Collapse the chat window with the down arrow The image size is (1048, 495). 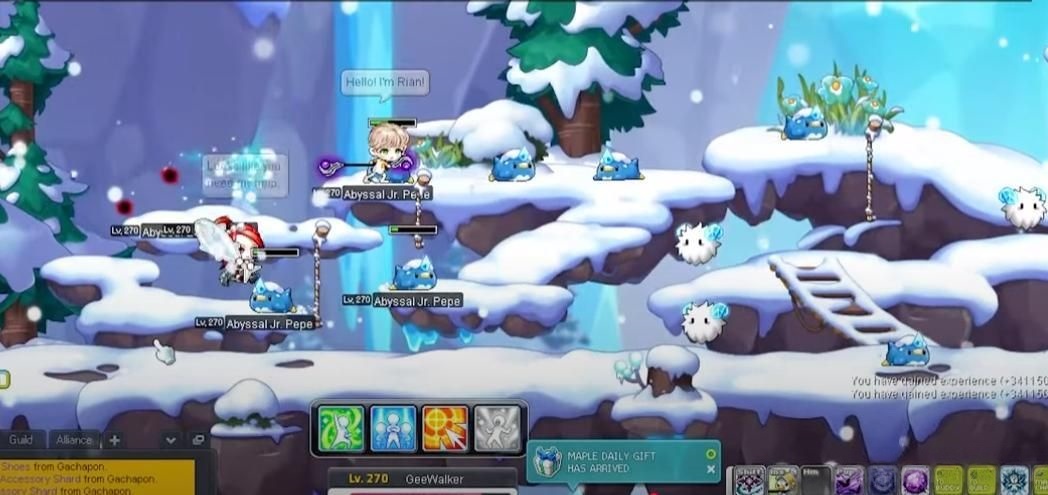pyautogui.click(x=171, y=440)
